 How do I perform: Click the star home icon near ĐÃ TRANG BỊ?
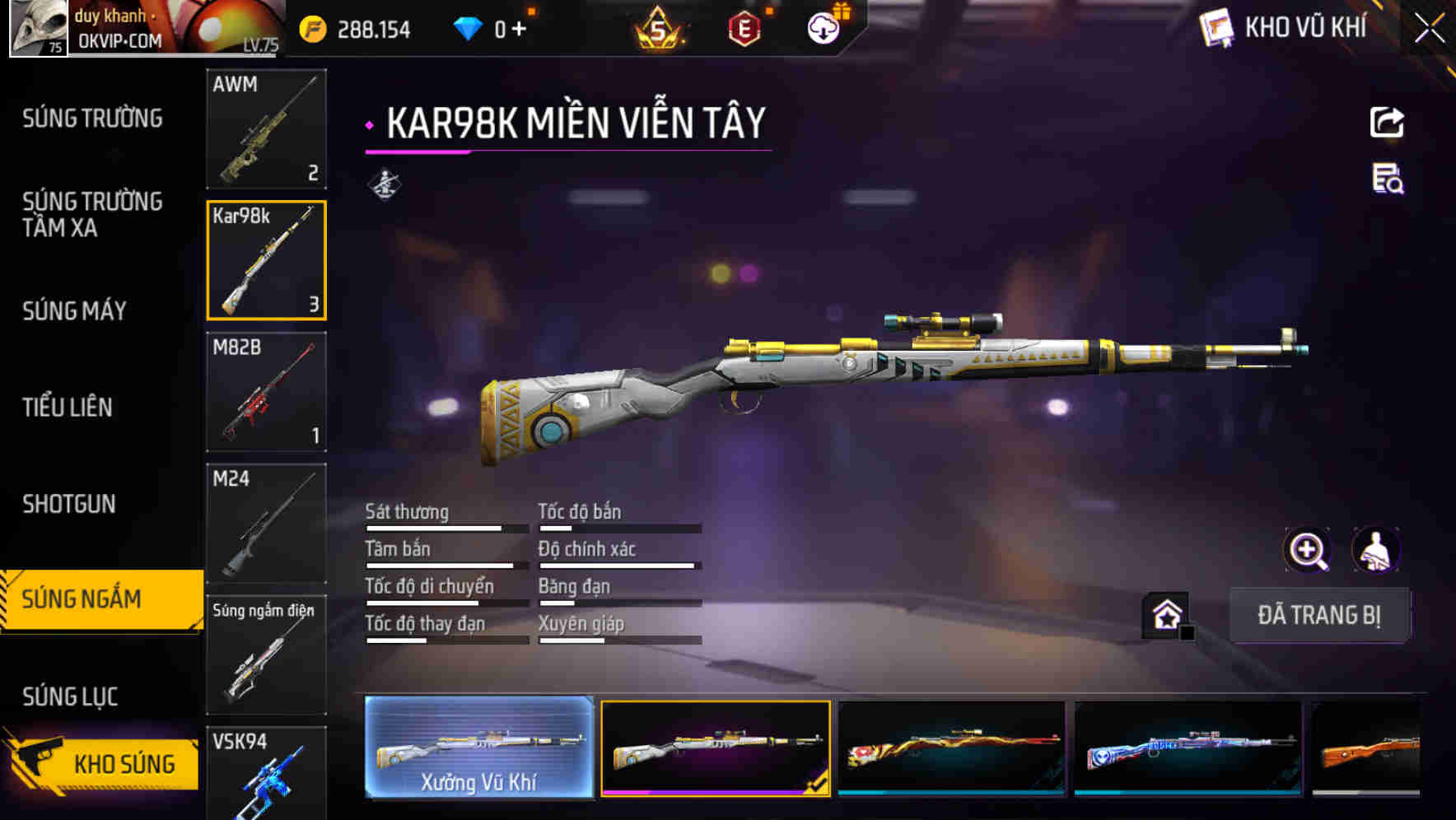(x=1164, y=614)
